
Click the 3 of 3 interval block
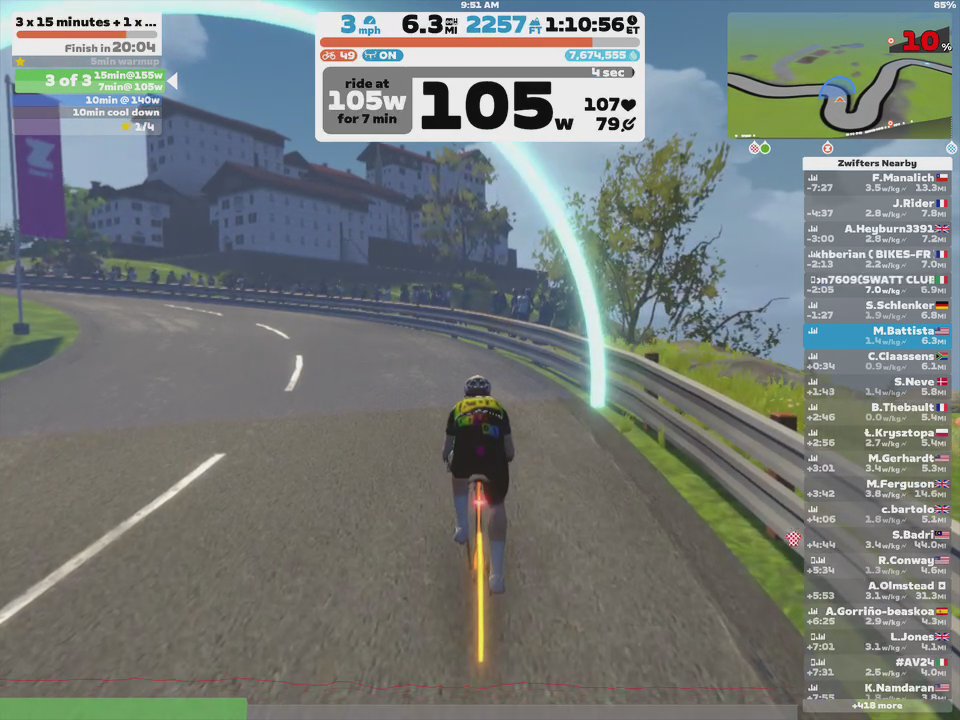coord(88,81)
